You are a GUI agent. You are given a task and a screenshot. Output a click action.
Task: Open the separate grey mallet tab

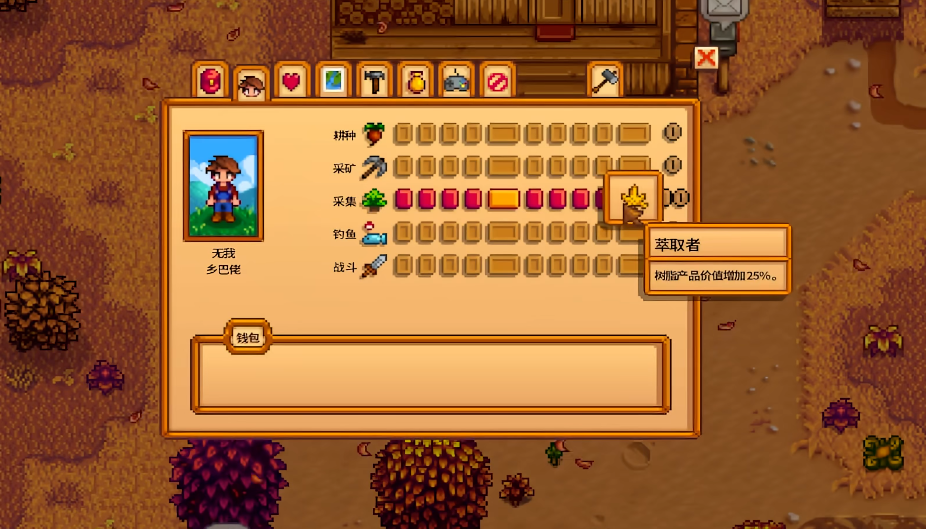[605, 81]
